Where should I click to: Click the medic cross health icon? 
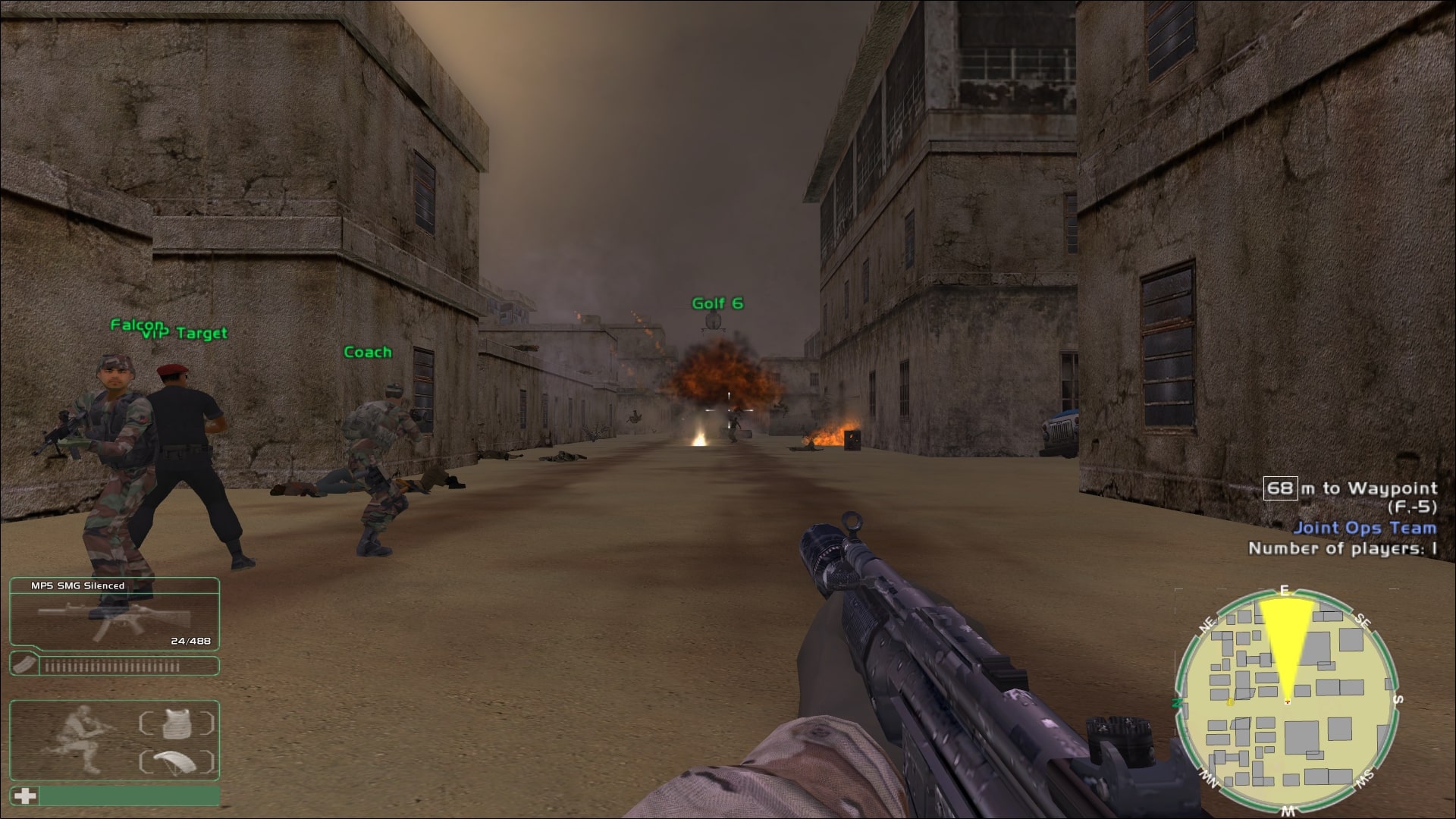click(x=26, y=795)
